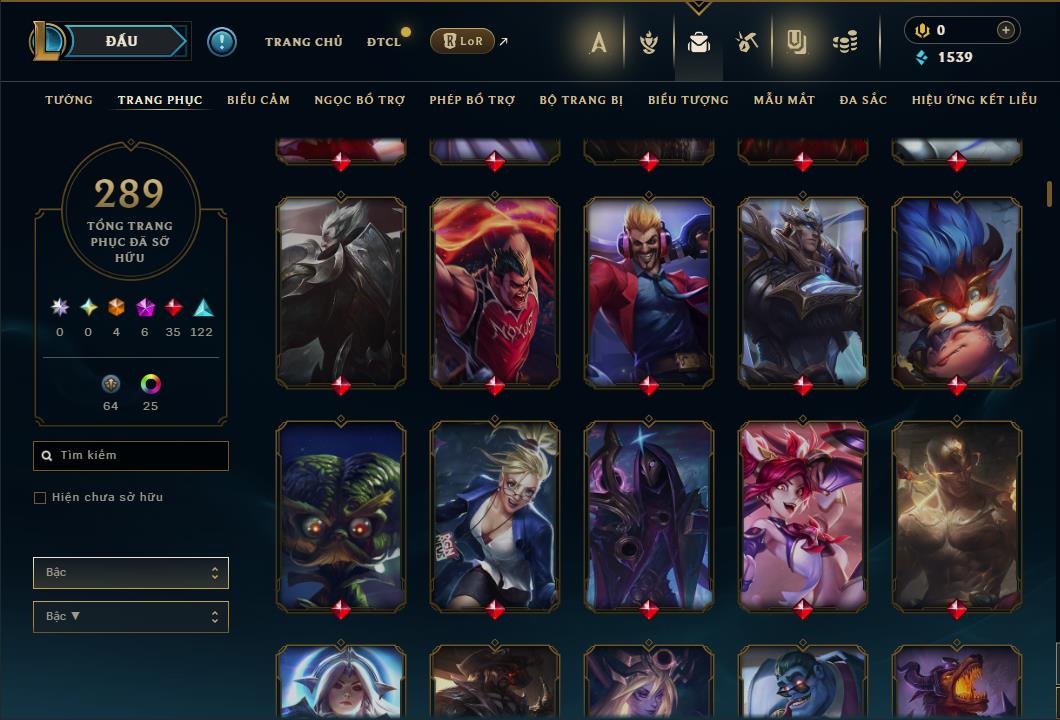Screen dimensions: 1060x720
Task: Open the ĐTCL game mode page
Action: pos(384,42)
